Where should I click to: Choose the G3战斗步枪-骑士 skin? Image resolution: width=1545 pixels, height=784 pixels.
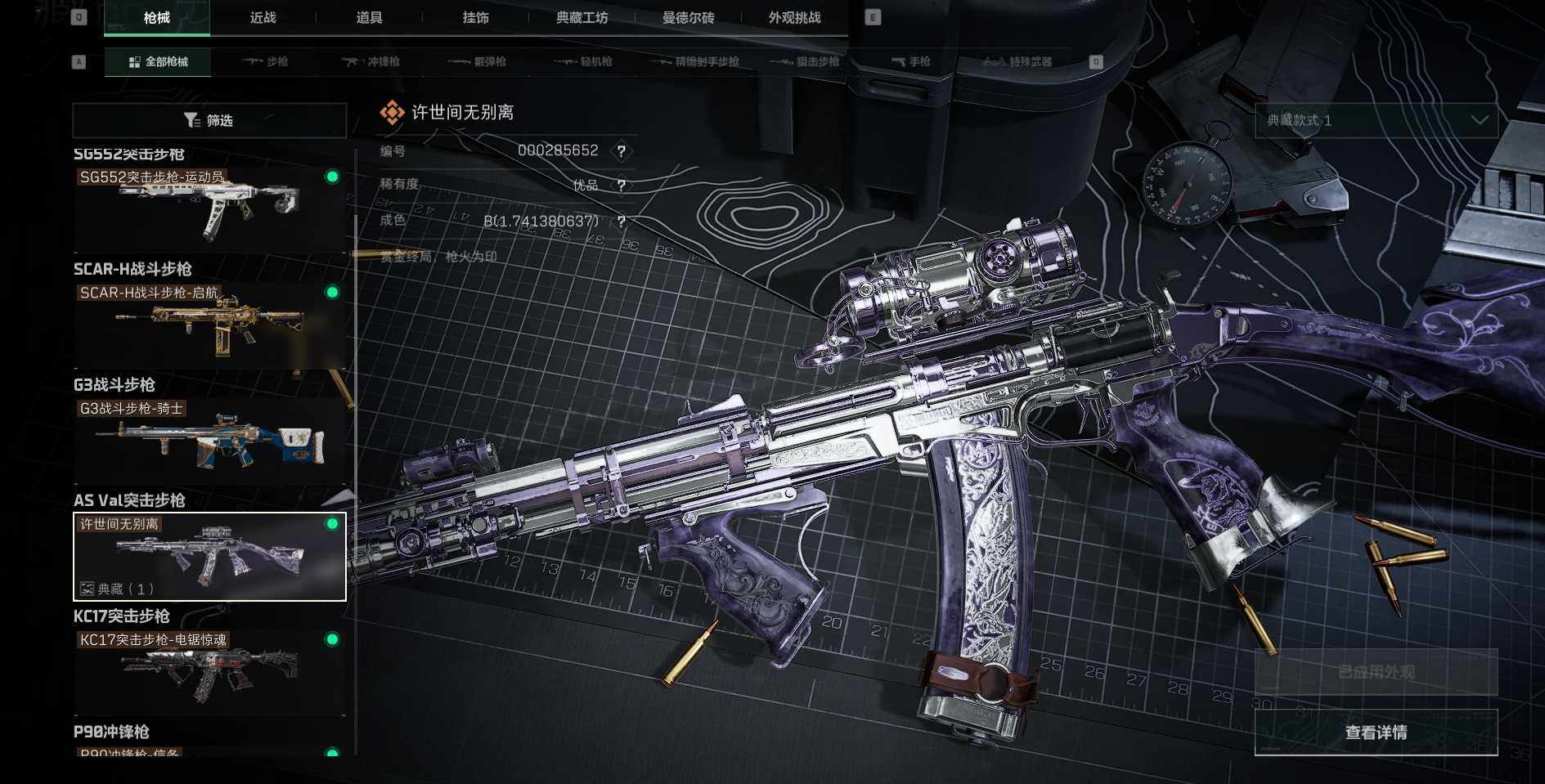click(x=209, y=441)
